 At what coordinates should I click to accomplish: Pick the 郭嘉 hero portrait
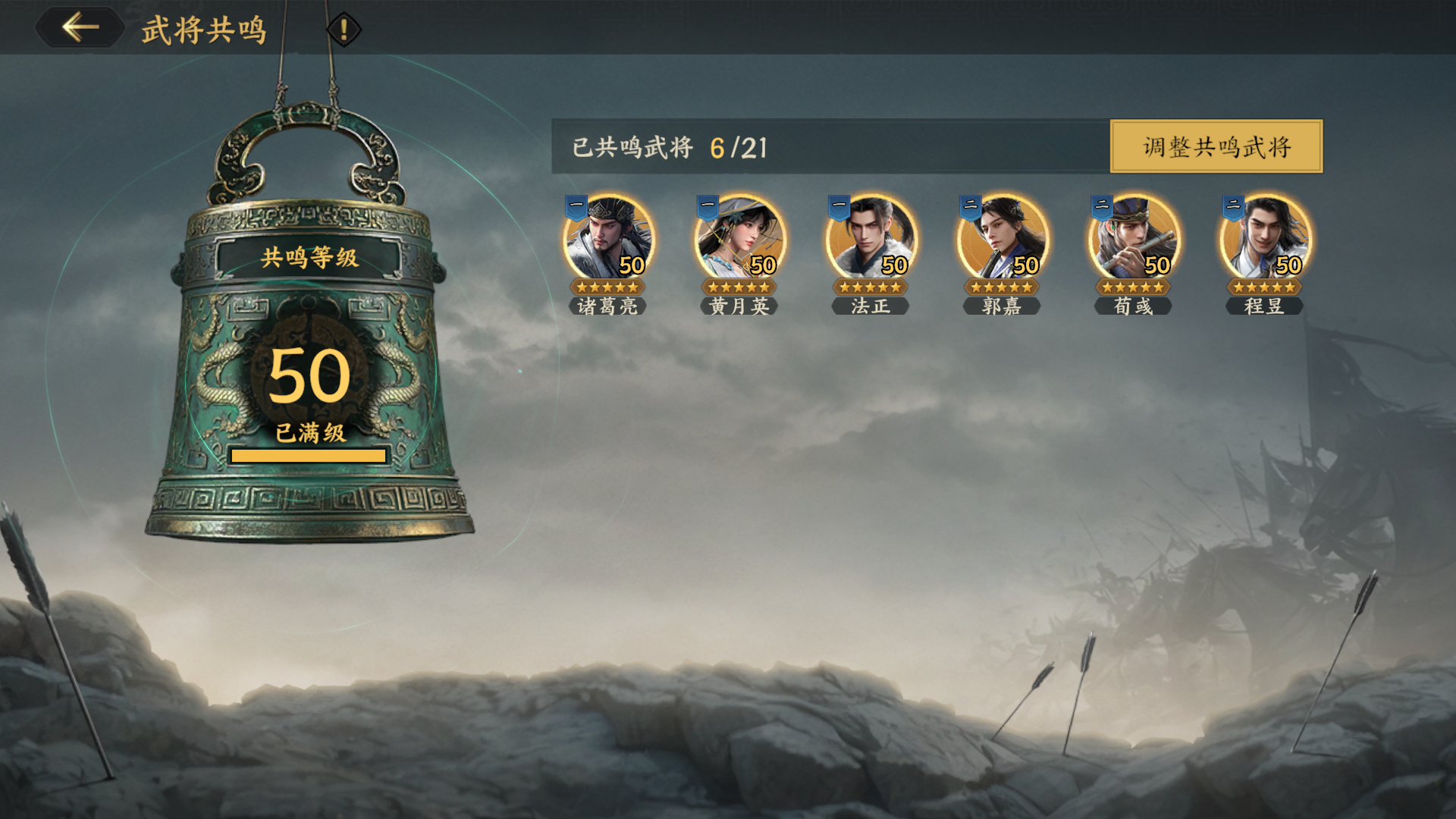click(x=1002, y=238)
